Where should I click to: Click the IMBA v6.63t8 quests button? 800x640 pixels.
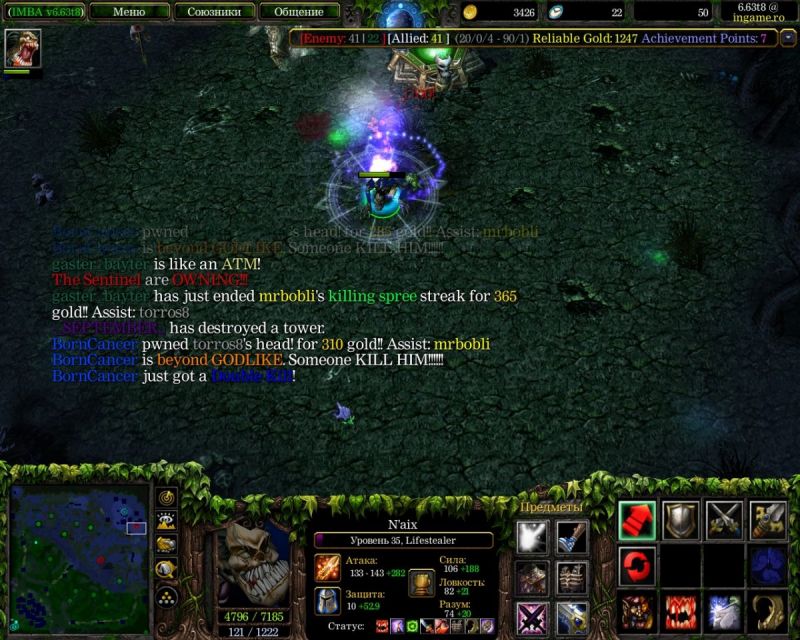click(x=42, y=12)
